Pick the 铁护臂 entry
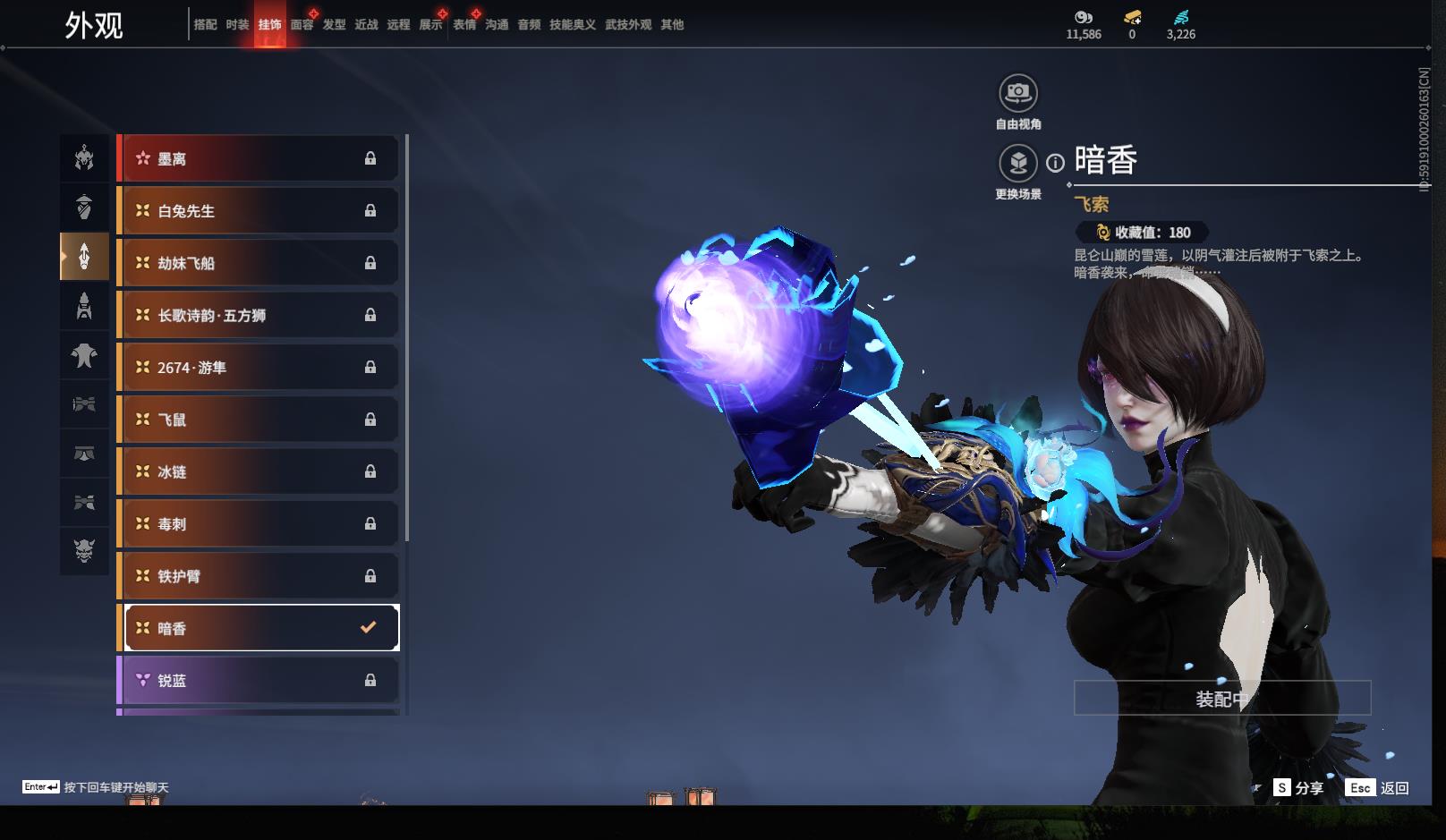1446x840 pixels. point(258,576)
